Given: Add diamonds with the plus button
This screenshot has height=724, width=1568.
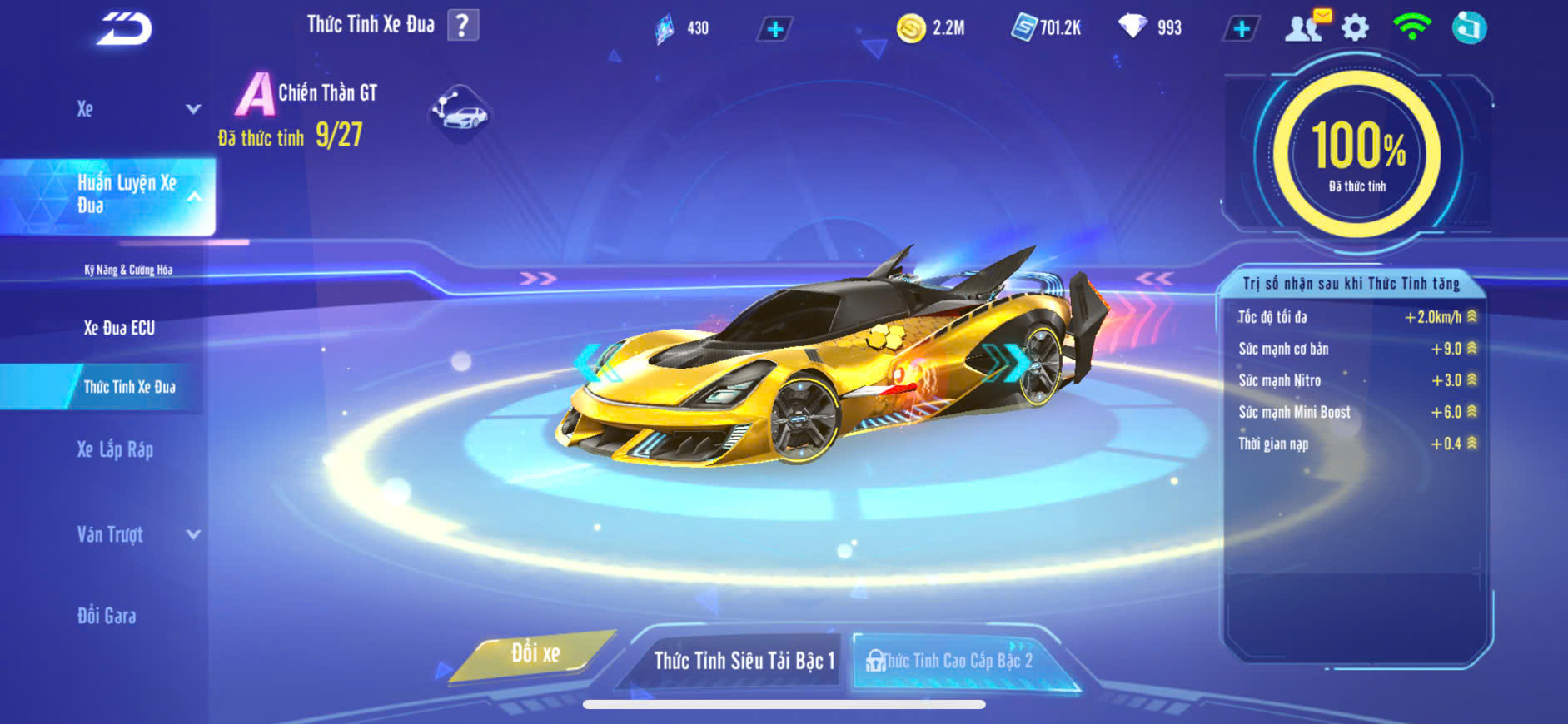Looking at the screenshot, I should coord(1241,29).
